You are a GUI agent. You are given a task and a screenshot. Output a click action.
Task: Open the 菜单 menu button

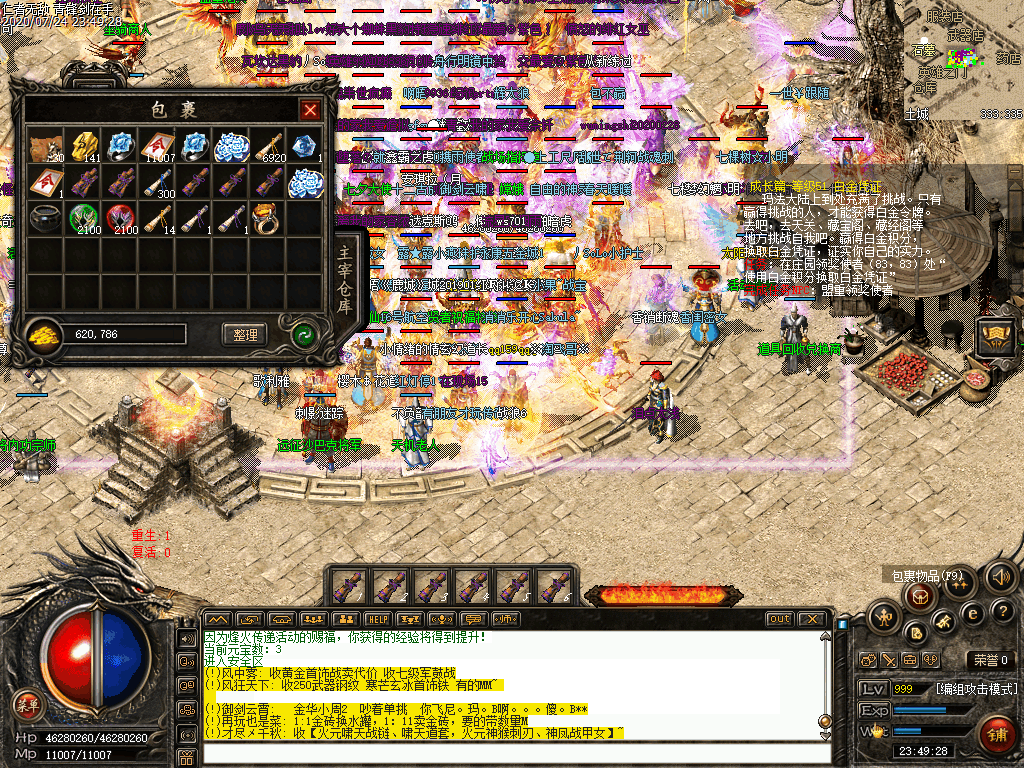pos(26,704)
